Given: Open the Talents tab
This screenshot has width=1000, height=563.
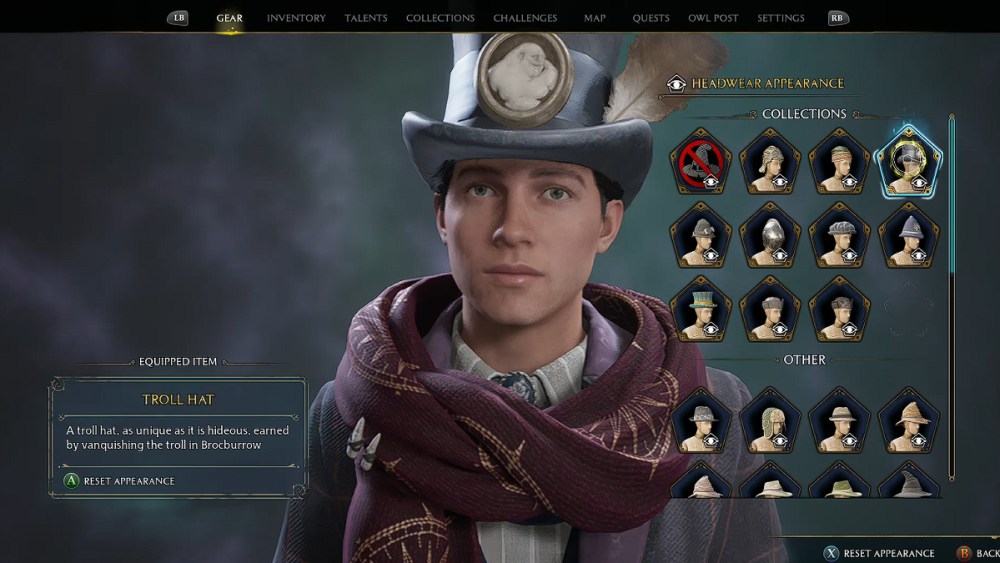Looking at the screenshot, I should point(366,18).
